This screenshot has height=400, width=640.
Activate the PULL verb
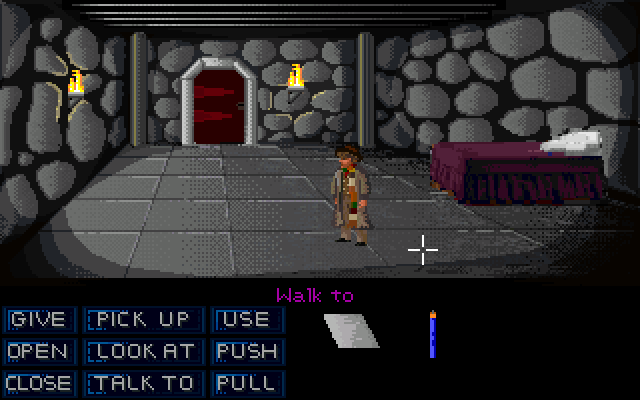pos(247,383)
